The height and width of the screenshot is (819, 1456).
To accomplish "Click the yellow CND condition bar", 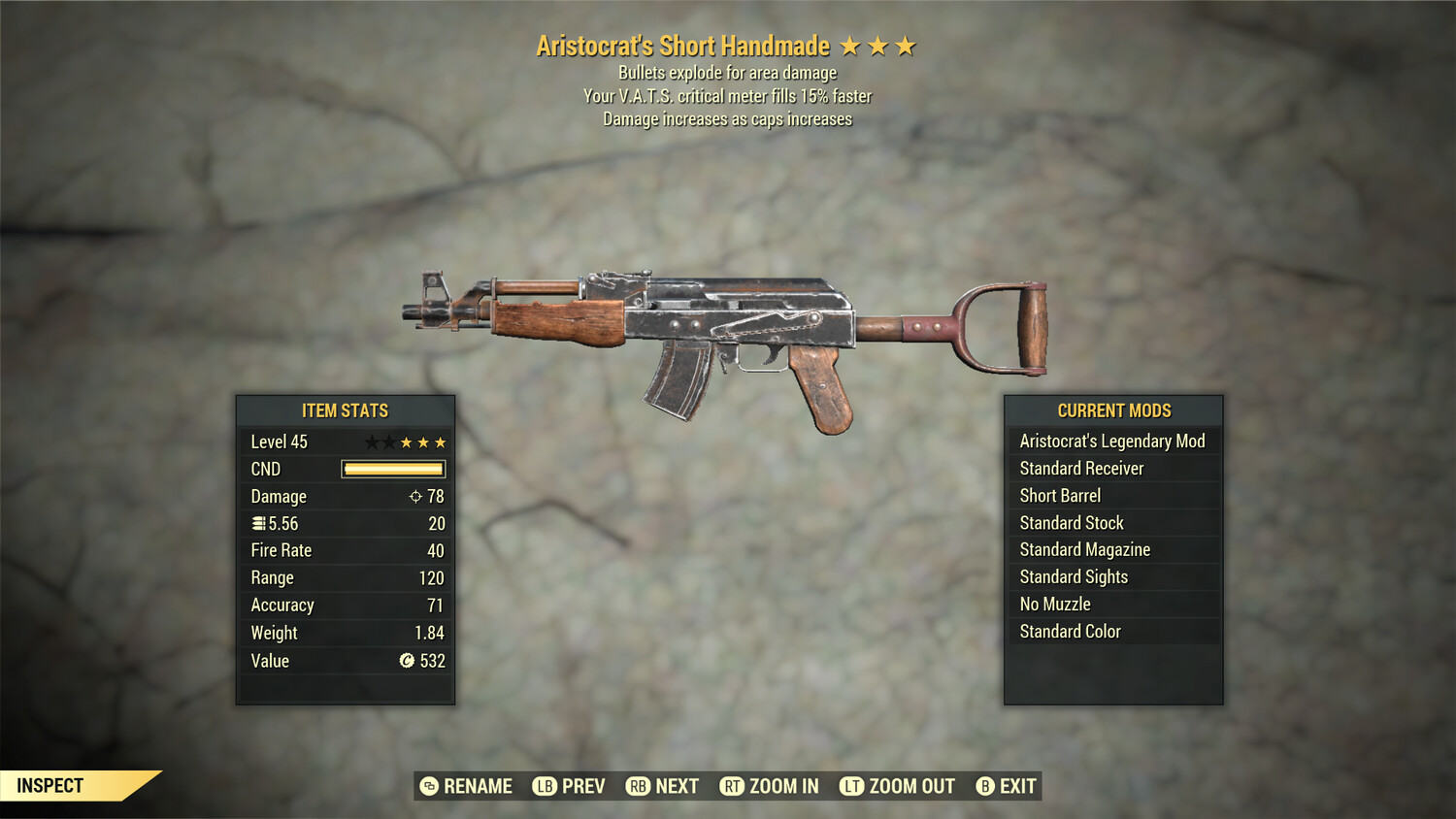I will (x=392, y=469).
